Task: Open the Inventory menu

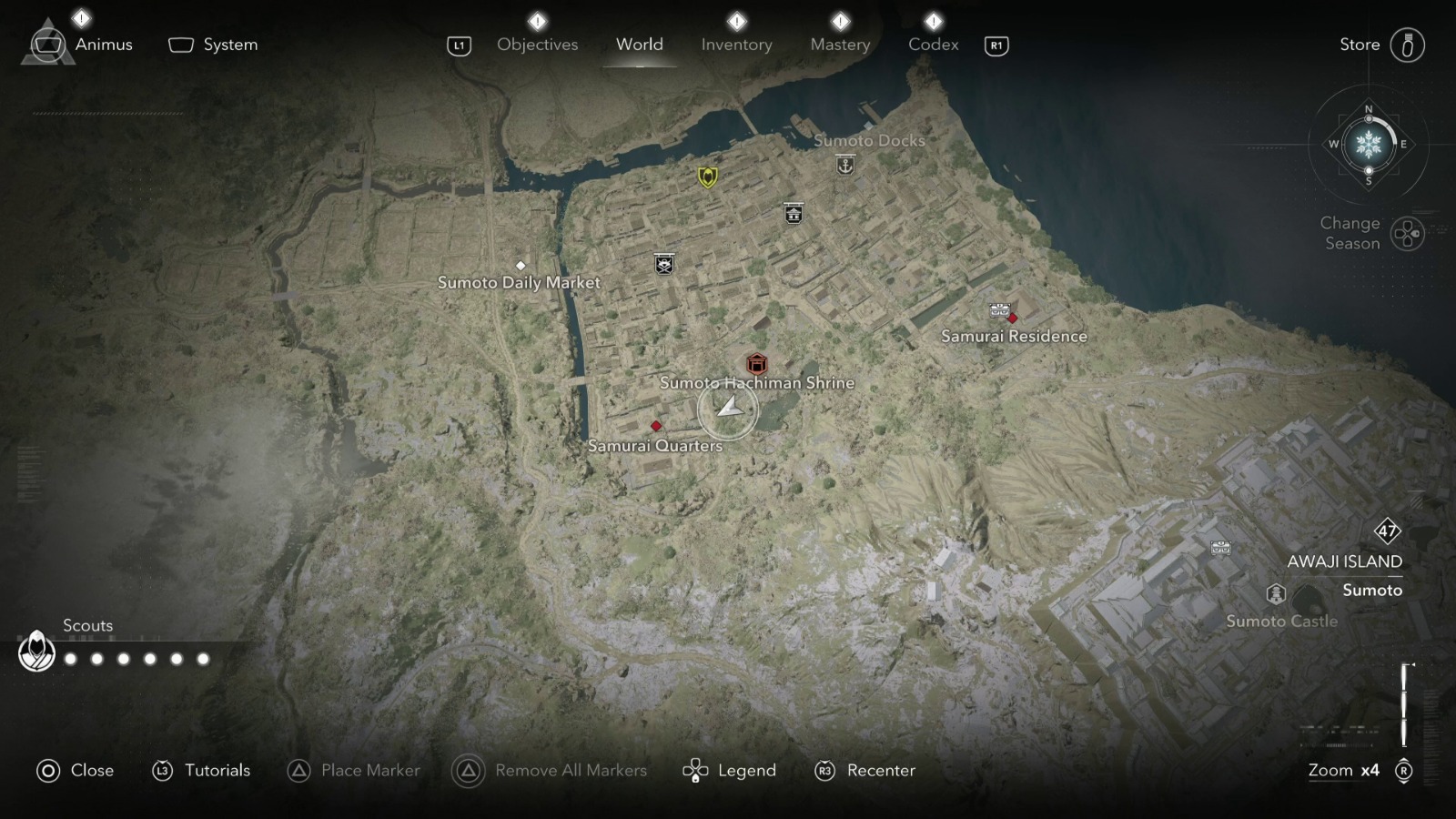Action: point(737,44)
